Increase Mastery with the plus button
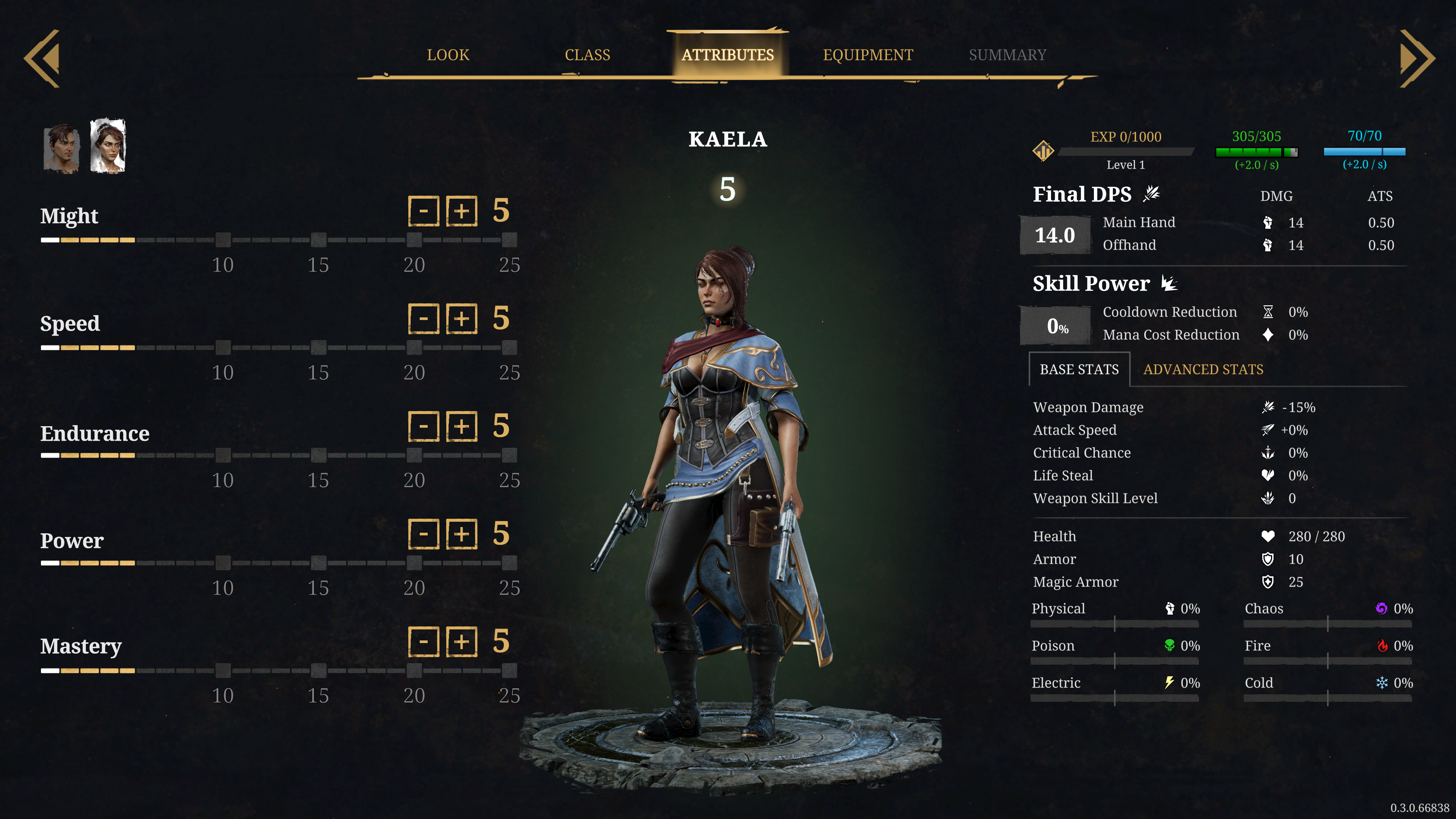The image size is (1456, 819). pyautogui.click(x=462, y=642)
